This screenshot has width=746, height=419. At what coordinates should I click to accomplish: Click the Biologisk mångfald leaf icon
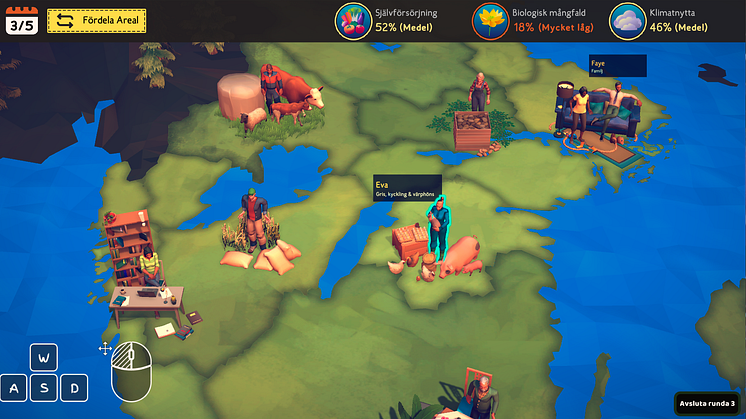[x=490, y=20]
